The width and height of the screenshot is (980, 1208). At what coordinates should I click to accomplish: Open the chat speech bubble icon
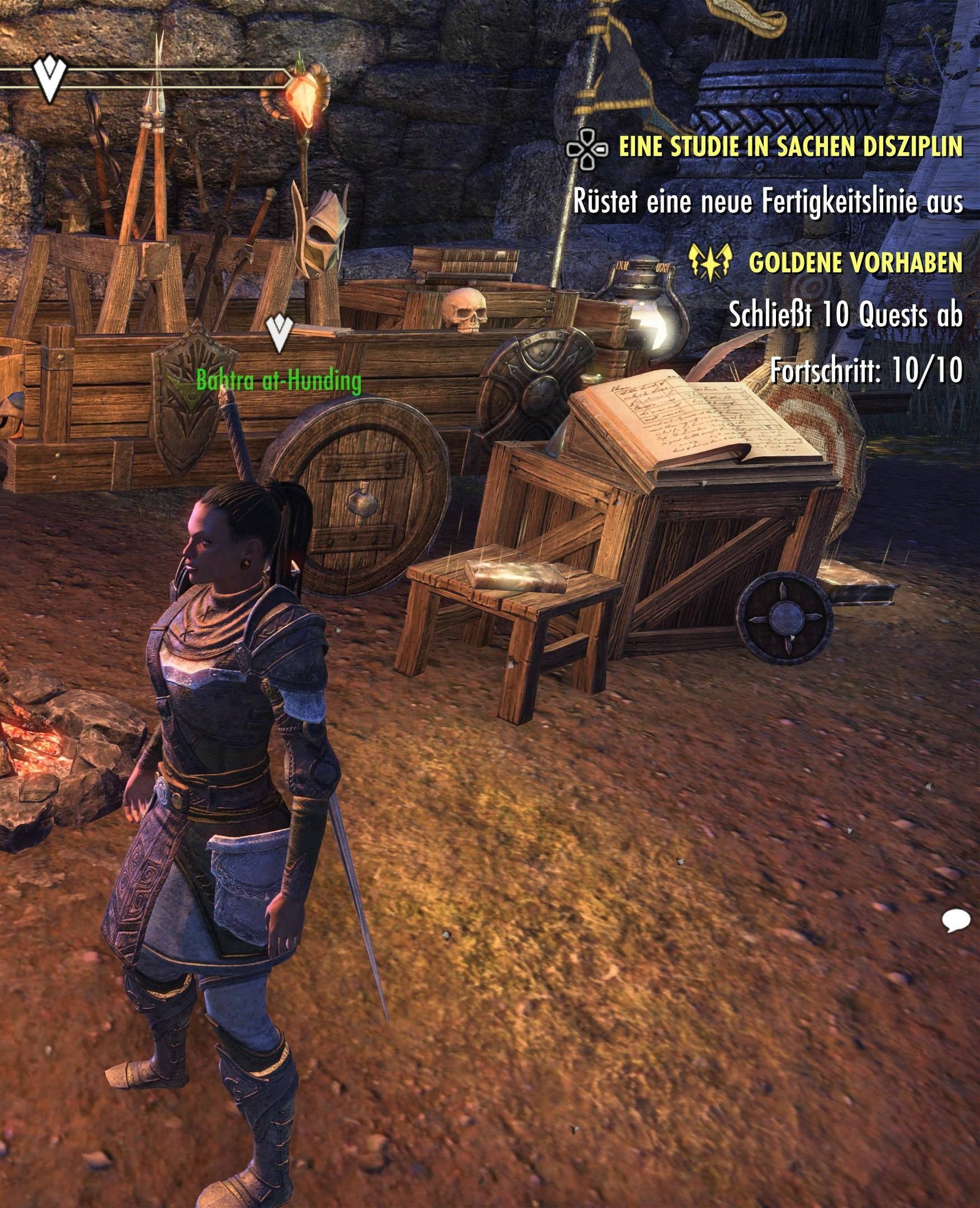coord(955,920)
